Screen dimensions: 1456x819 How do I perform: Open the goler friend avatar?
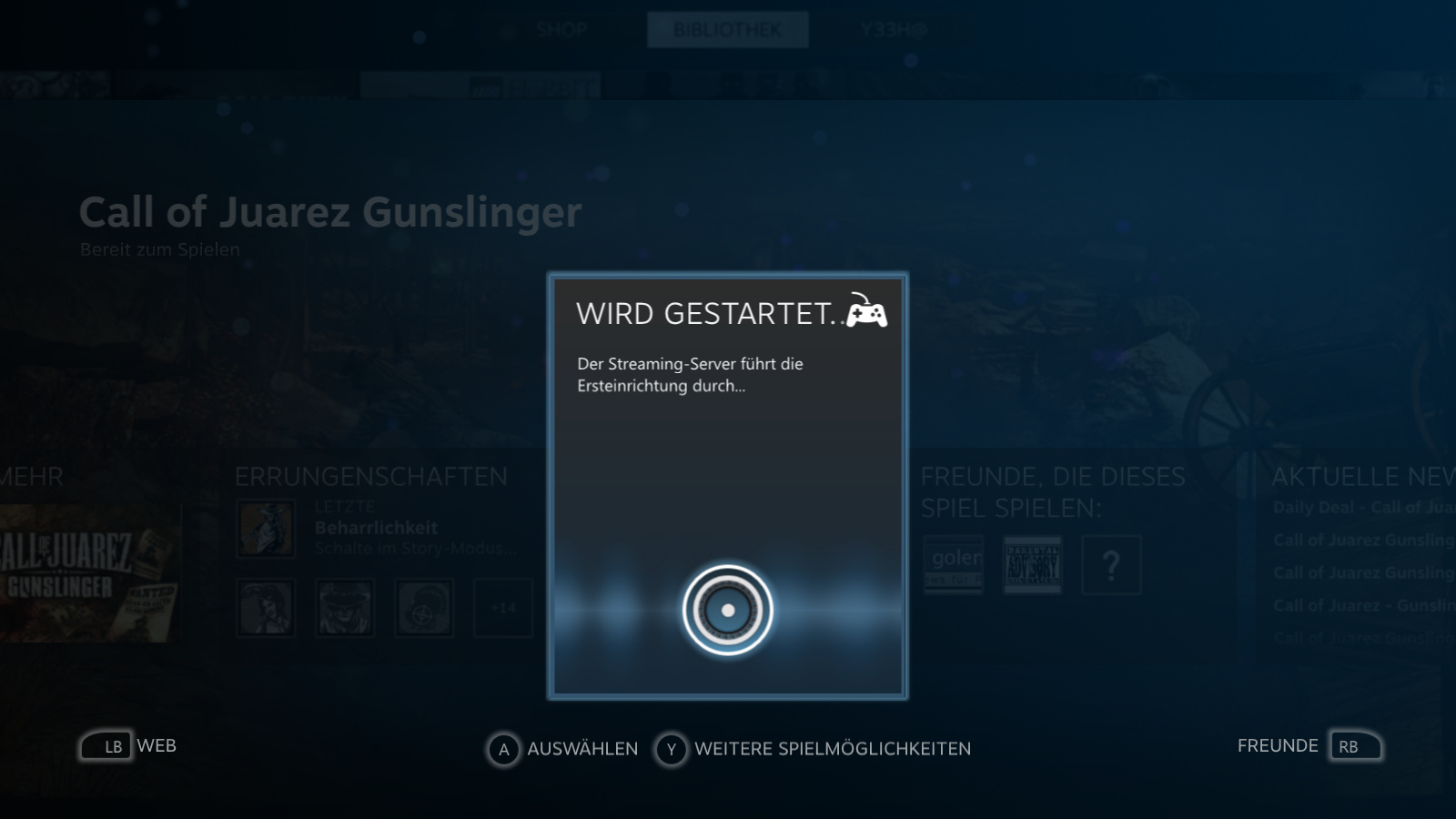click(954, 564)
